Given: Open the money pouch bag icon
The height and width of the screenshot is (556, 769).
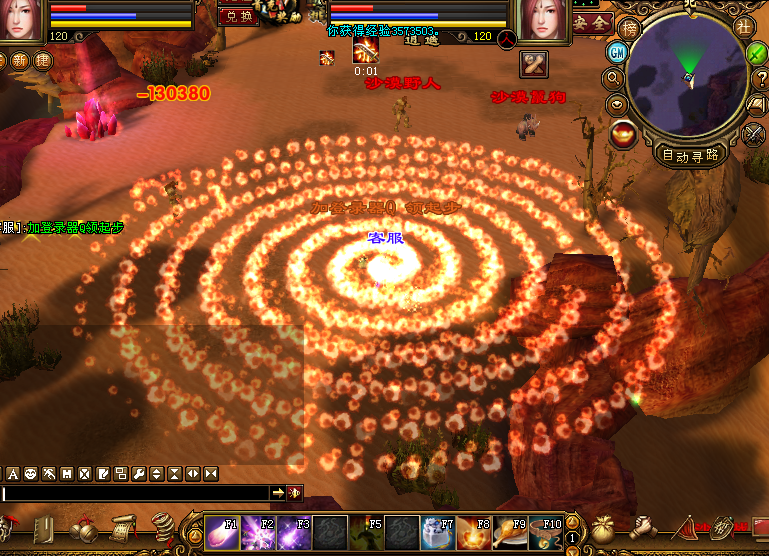Looking at the screenshot, I should pos(606,529).
